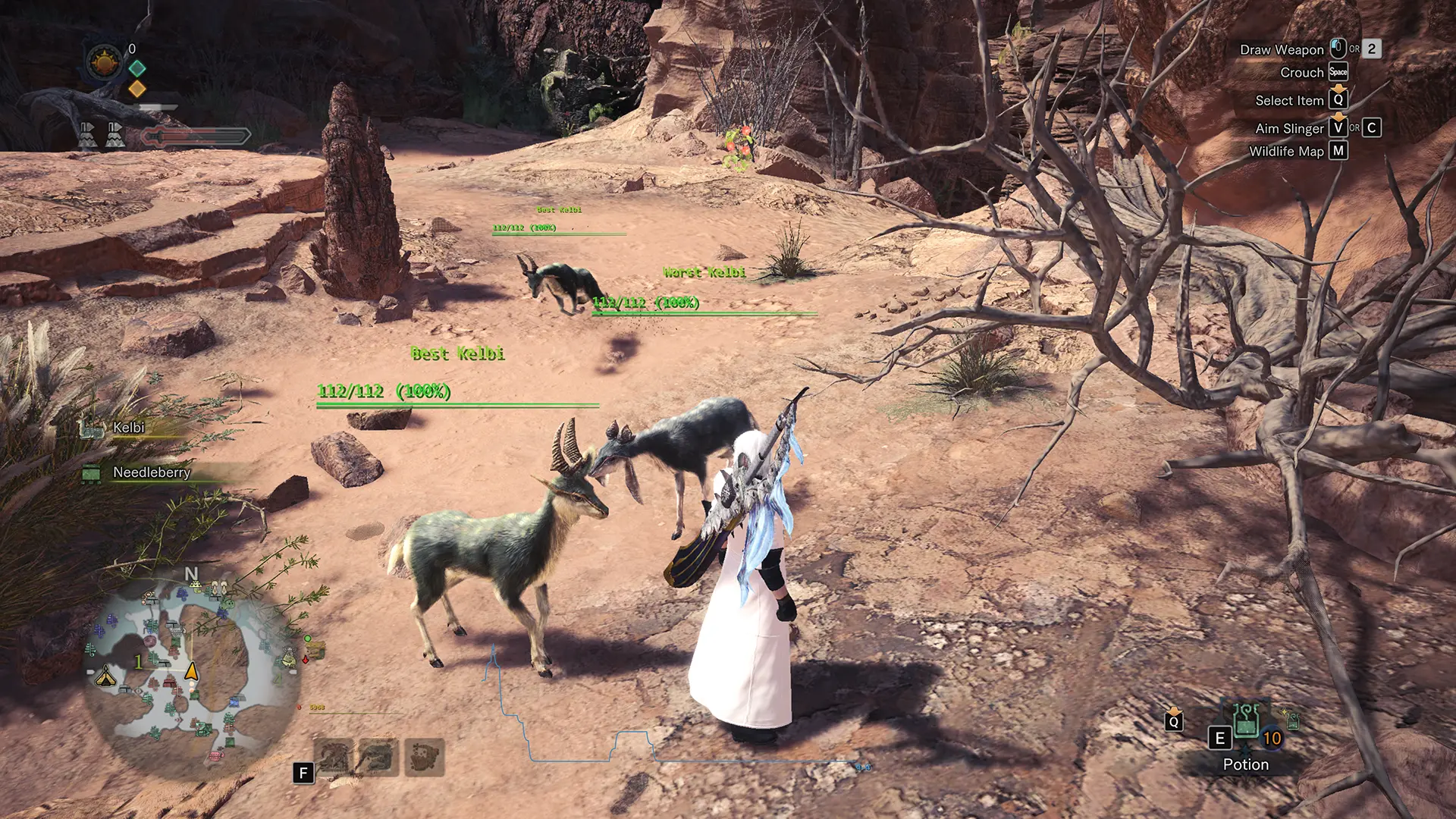Choose the rightmost mantle icon in bottom bar
This screenshot has height=819, width=1456.
pyautogui.click(x=425, y=757)
